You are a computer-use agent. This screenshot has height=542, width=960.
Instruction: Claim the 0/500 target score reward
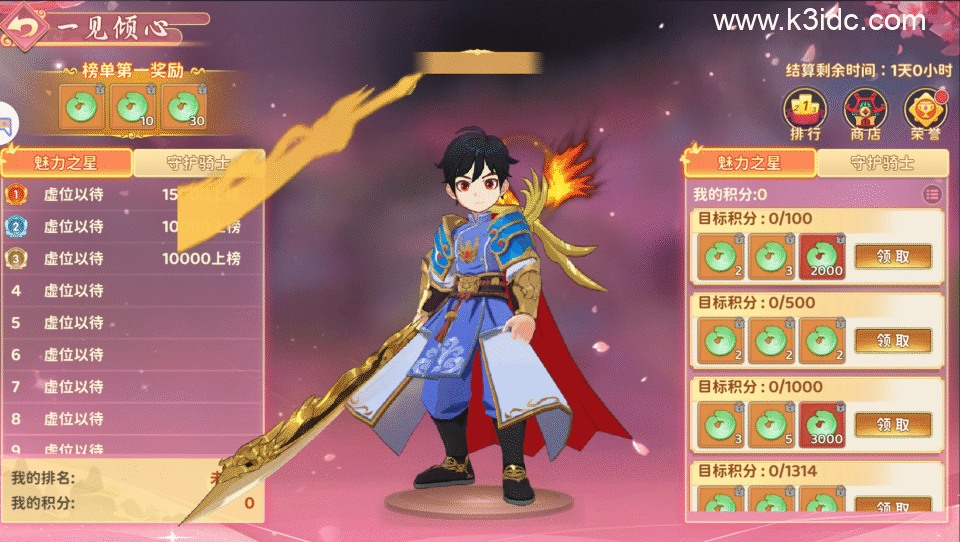(893, 340)
